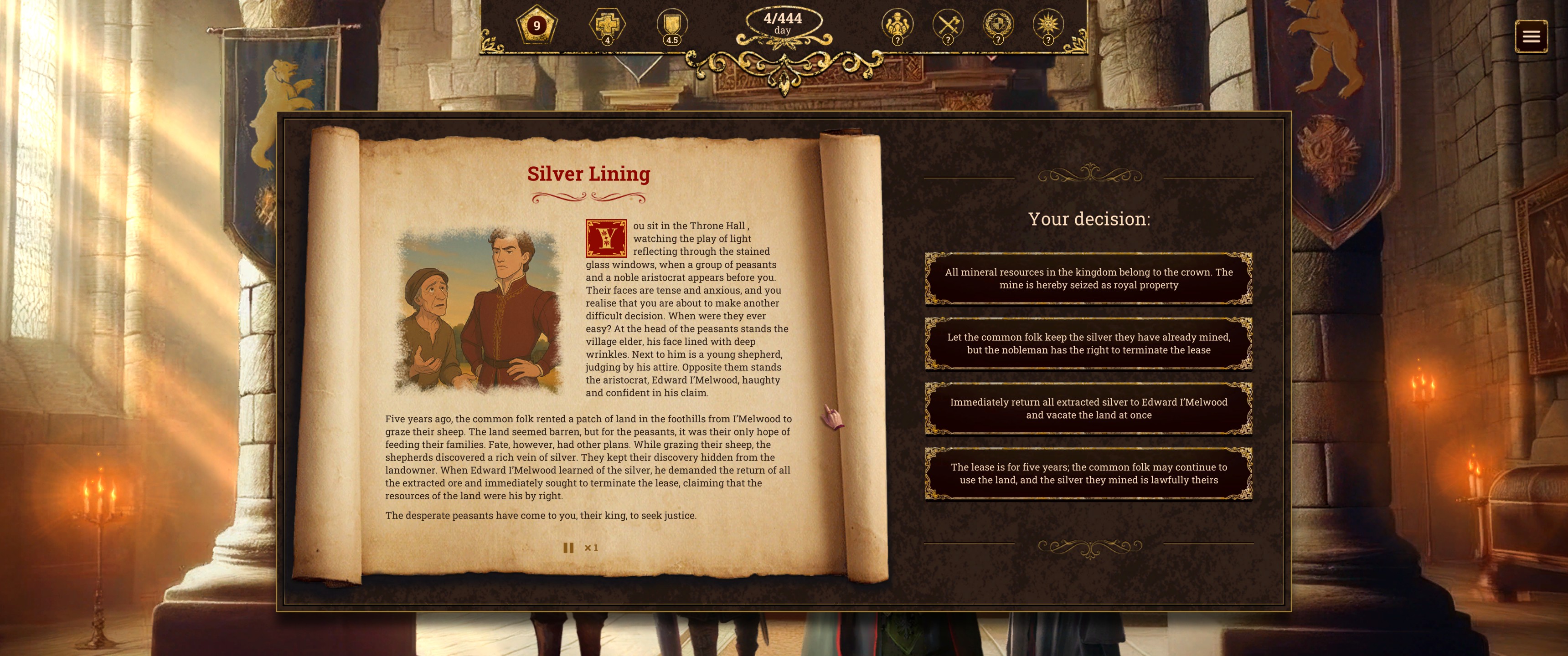Pause the story narration

[568, 548]
